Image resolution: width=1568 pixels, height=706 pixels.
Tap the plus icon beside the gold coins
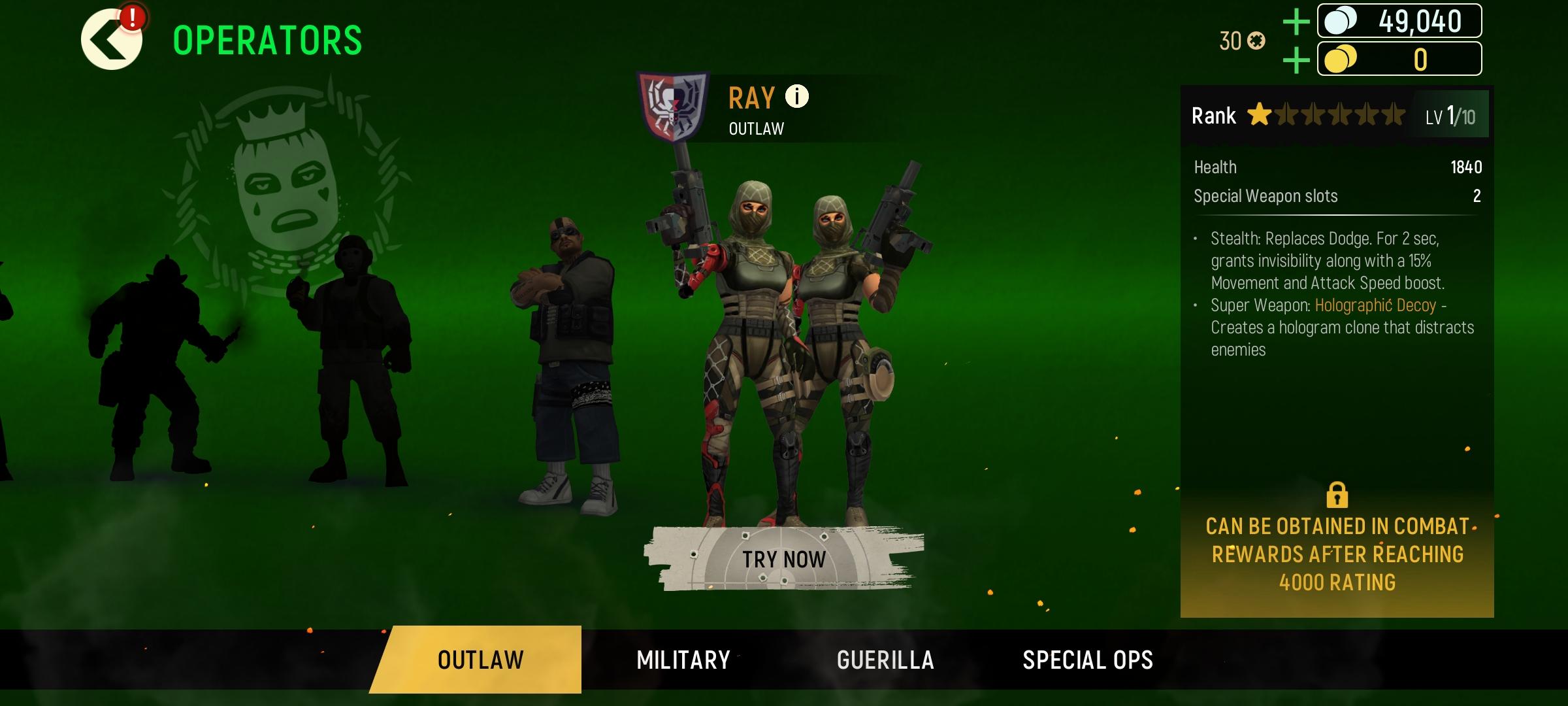[1296, 59]
